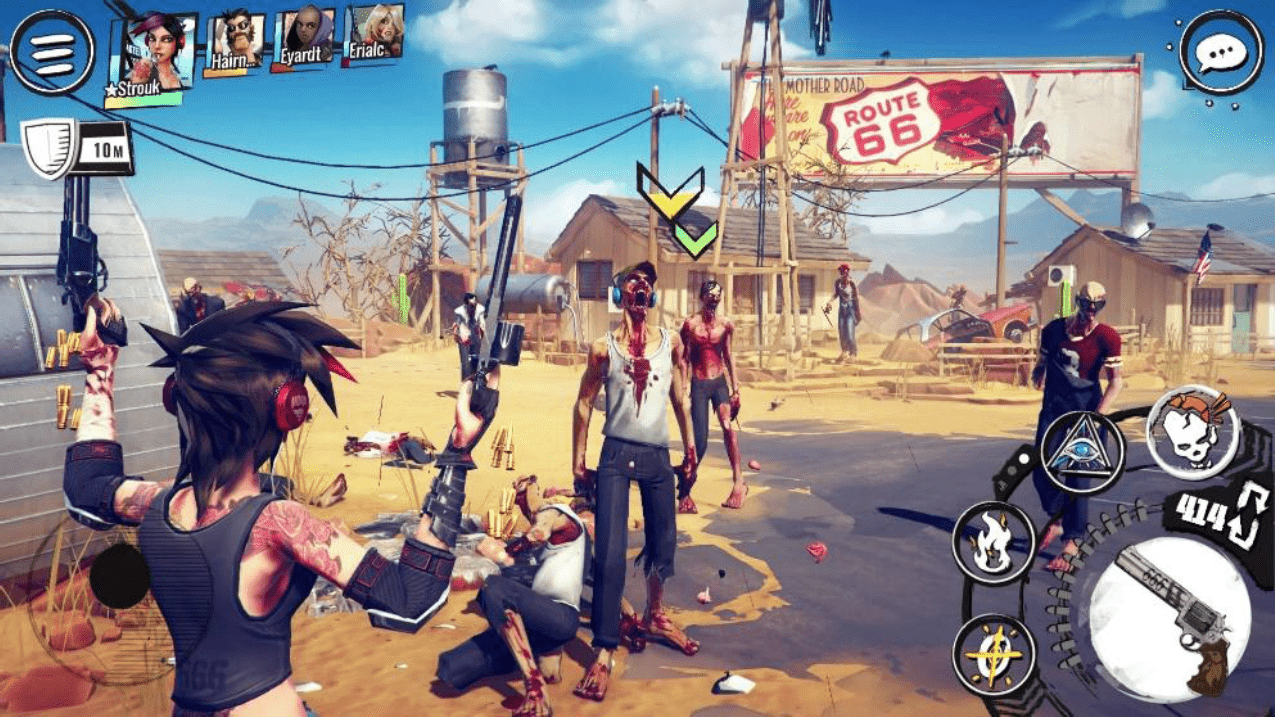Select Eyardt's teammate portrait
Viewport: 1275px width, 717px height.
click(304, 38)
